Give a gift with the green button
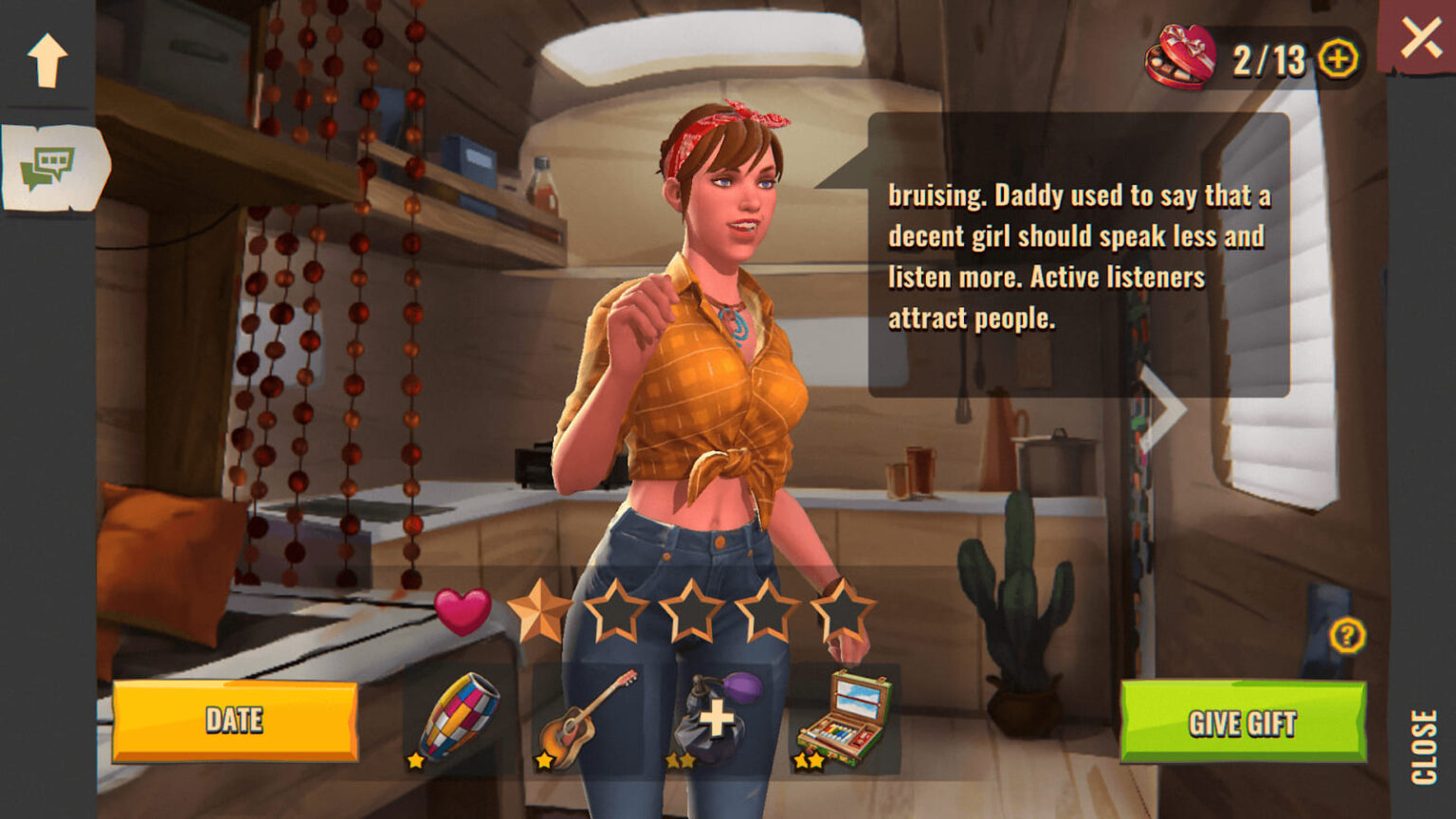 (x=1243, y=722)
